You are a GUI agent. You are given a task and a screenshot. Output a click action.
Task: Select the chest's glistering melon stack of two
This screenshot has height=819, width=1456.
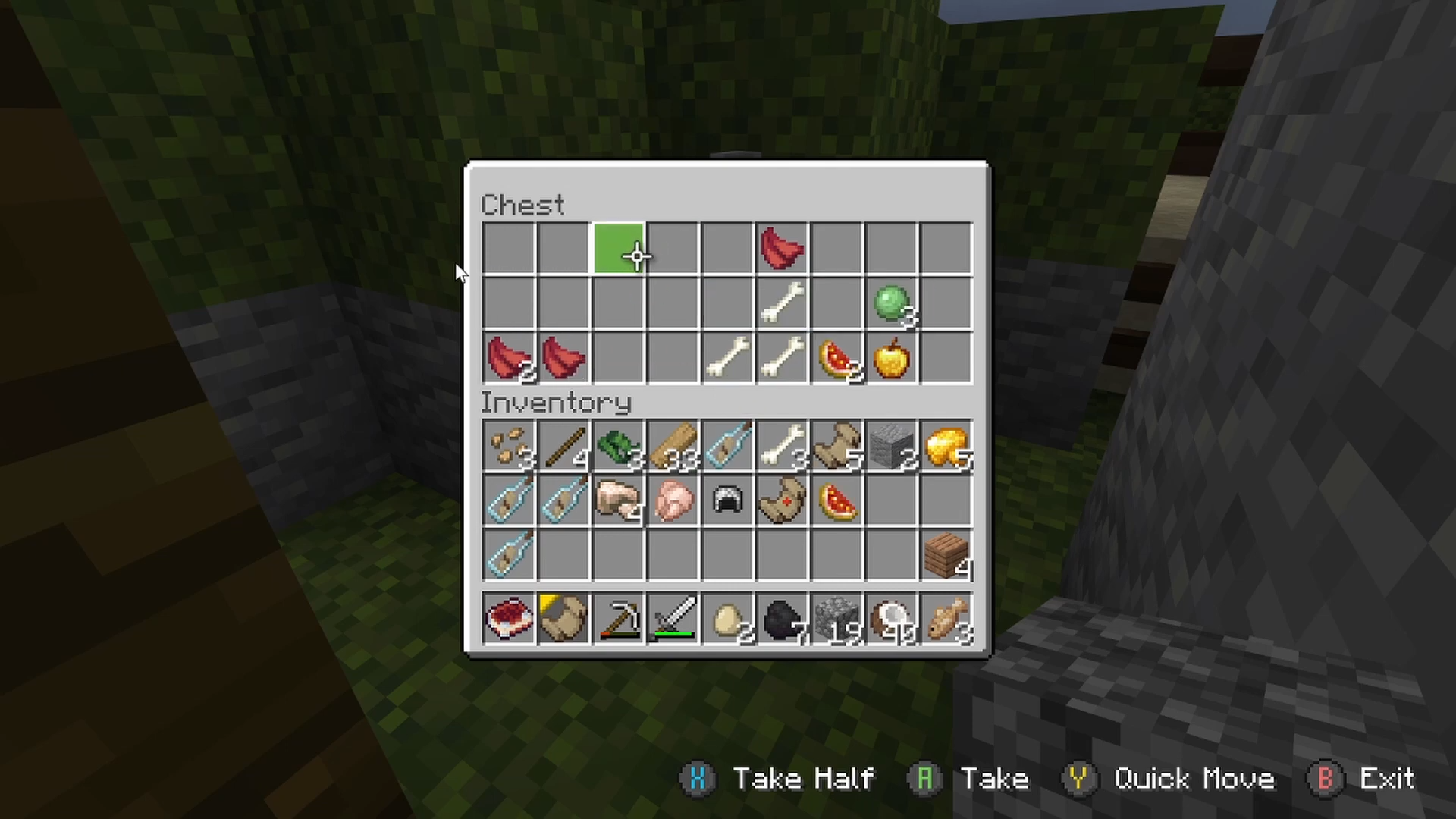[836, 358]
